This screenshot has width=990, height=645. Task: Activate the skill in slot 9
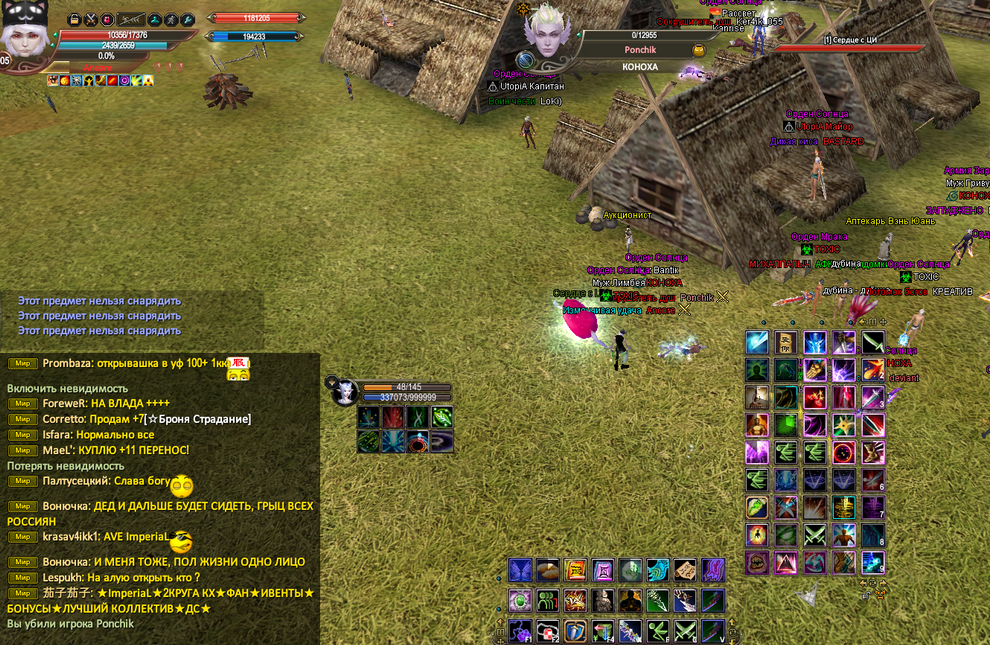(x=873, y=563)
